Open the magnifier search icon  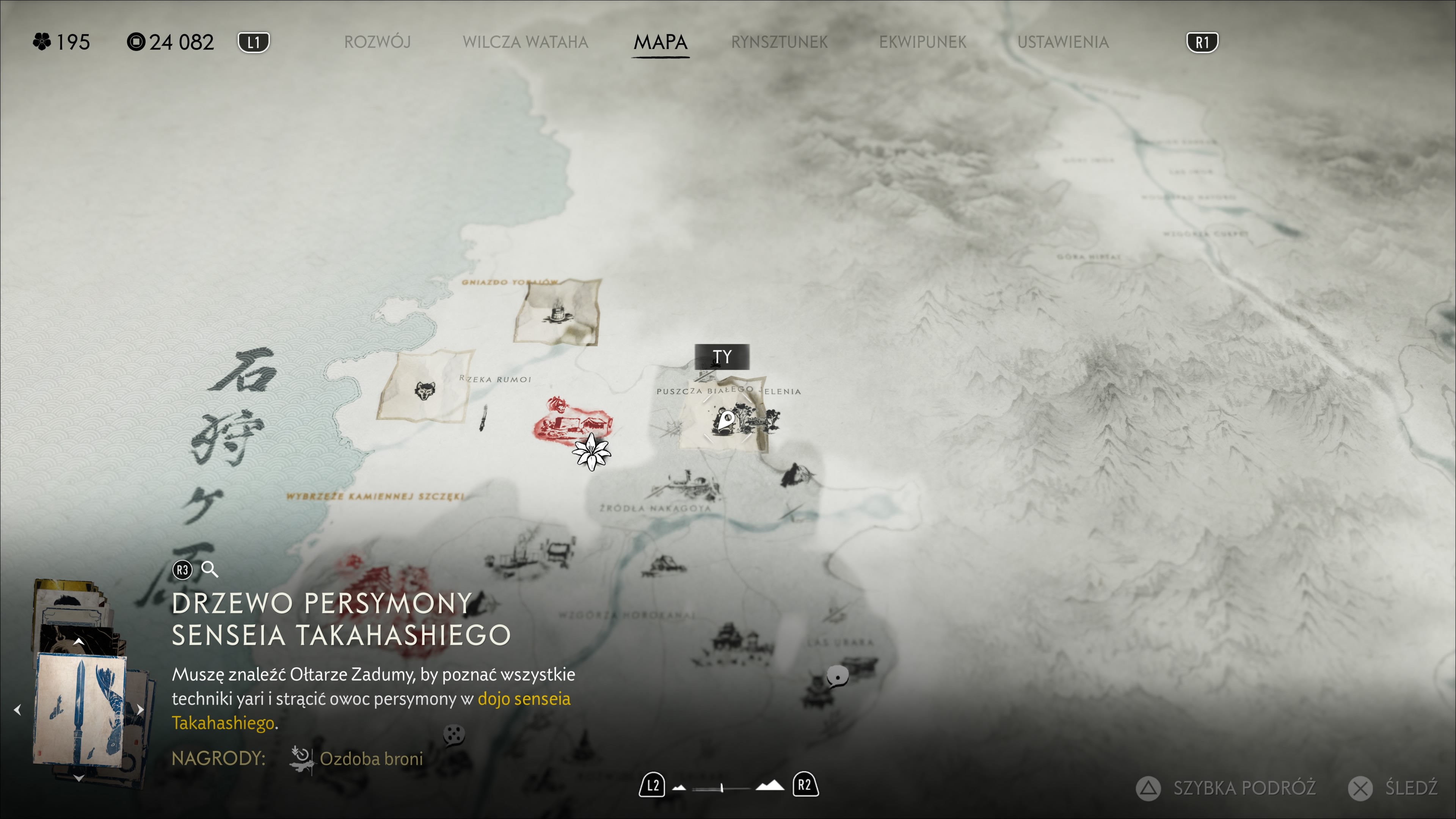[x=210, y=569]
